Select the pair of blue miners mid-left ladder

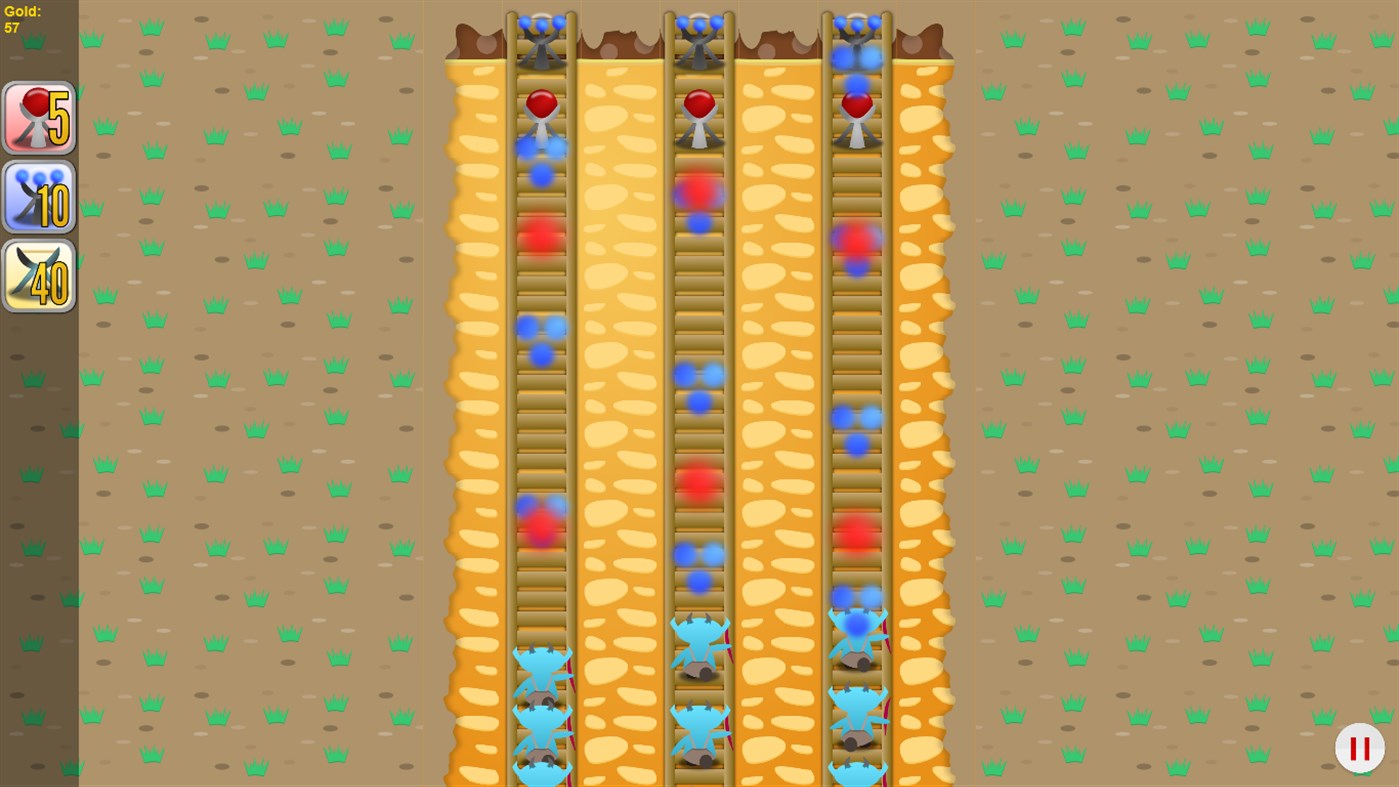coord(540,330)
